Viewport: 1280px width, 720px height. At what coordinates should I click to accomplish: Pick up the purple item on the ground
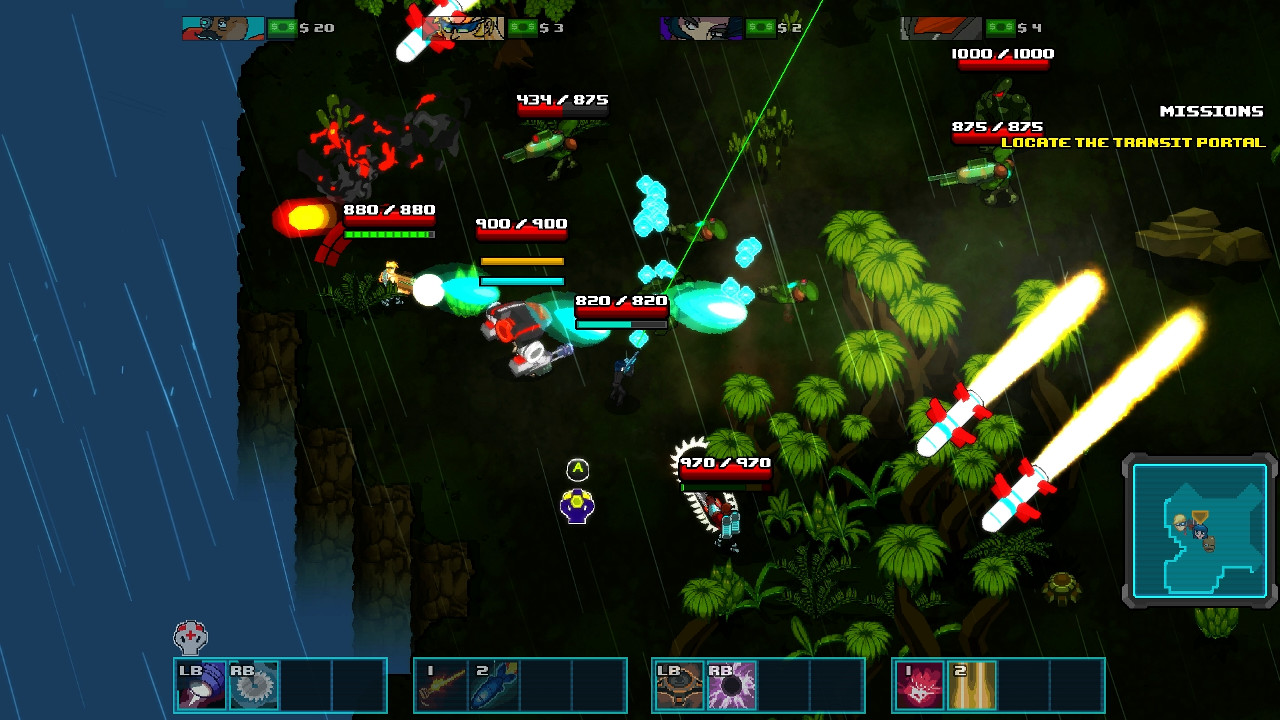[x=576, y=507]
